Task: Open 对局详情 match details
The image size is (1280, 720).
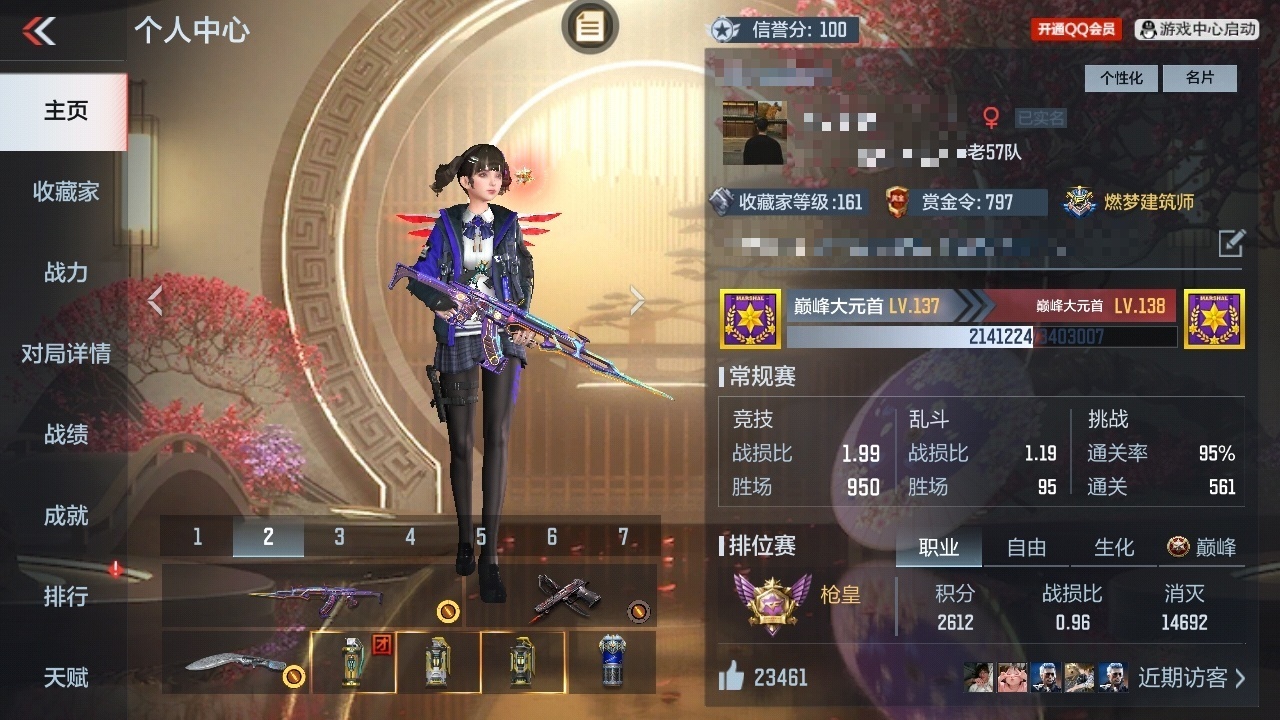Action: point(65,353)
